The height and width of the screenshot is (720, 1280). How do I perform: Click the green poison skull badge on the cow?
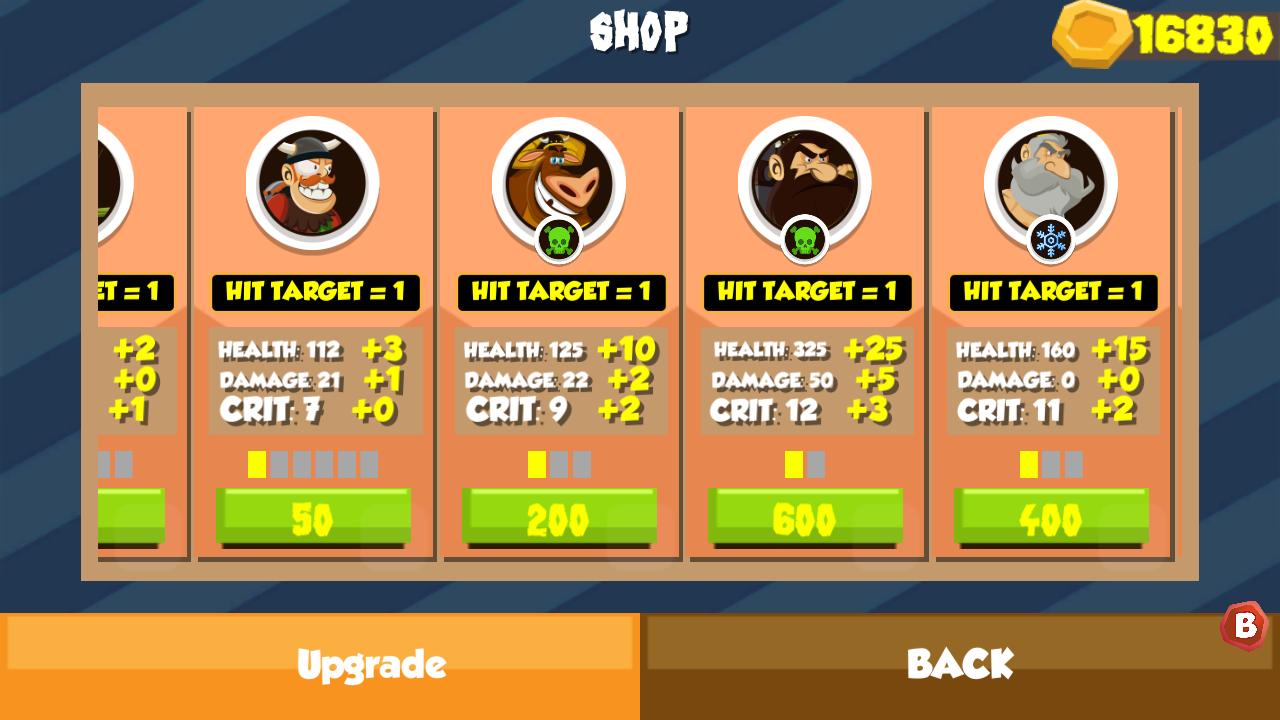pos(560,240)
